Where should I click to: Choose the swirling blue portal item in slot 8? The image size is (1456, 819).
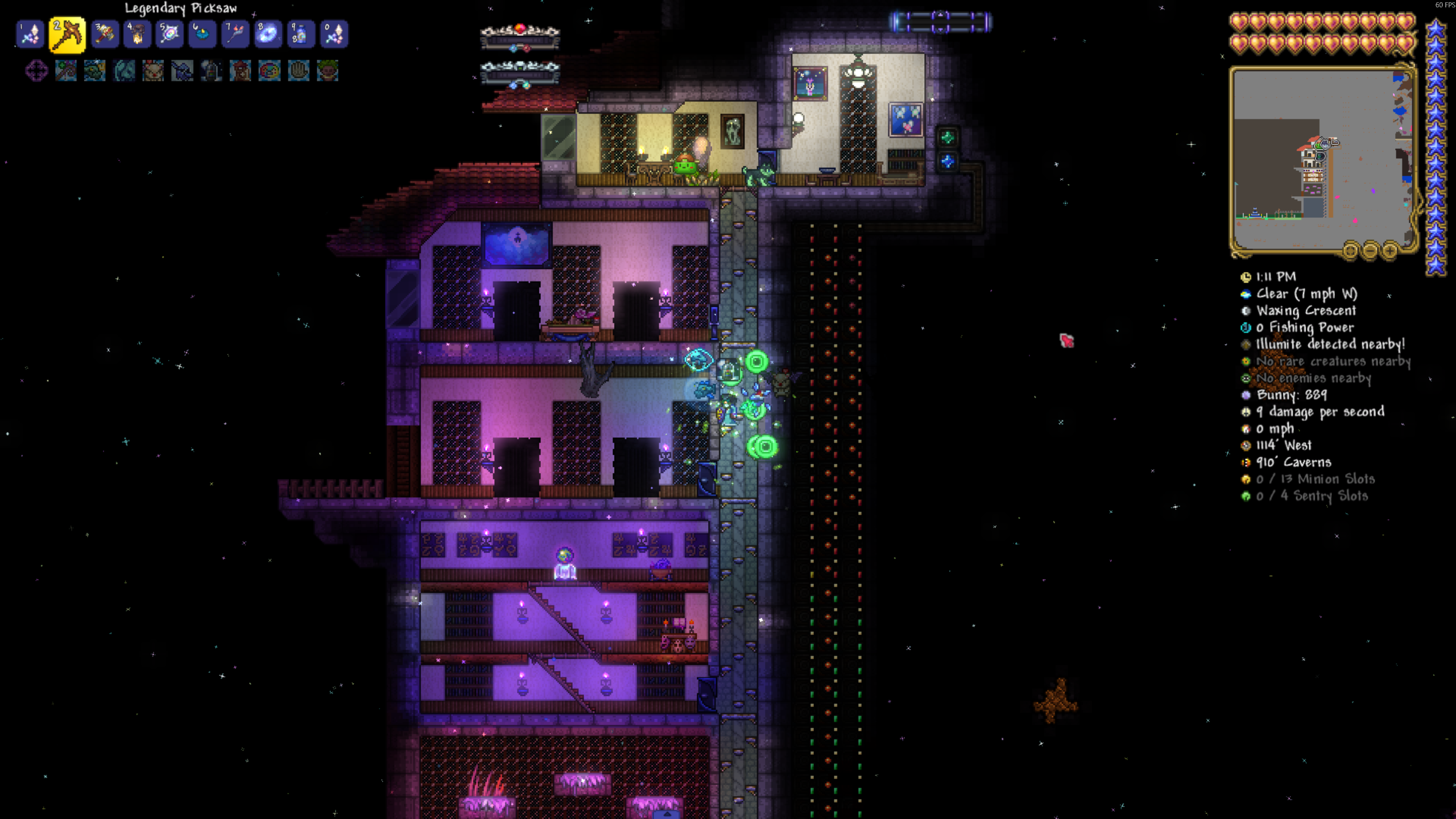[267, 34]
